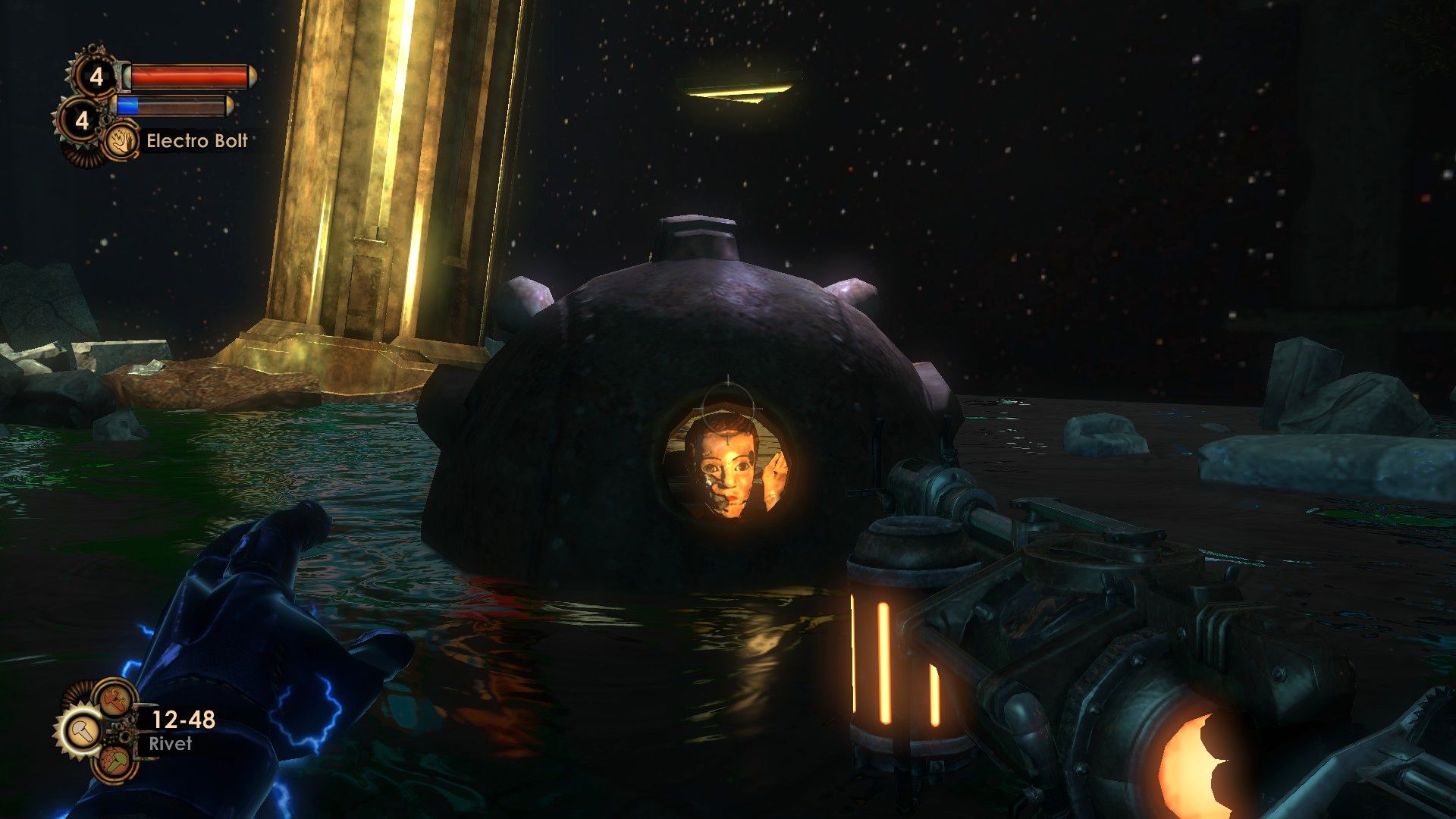Click the red health bar

coord(187,77)
